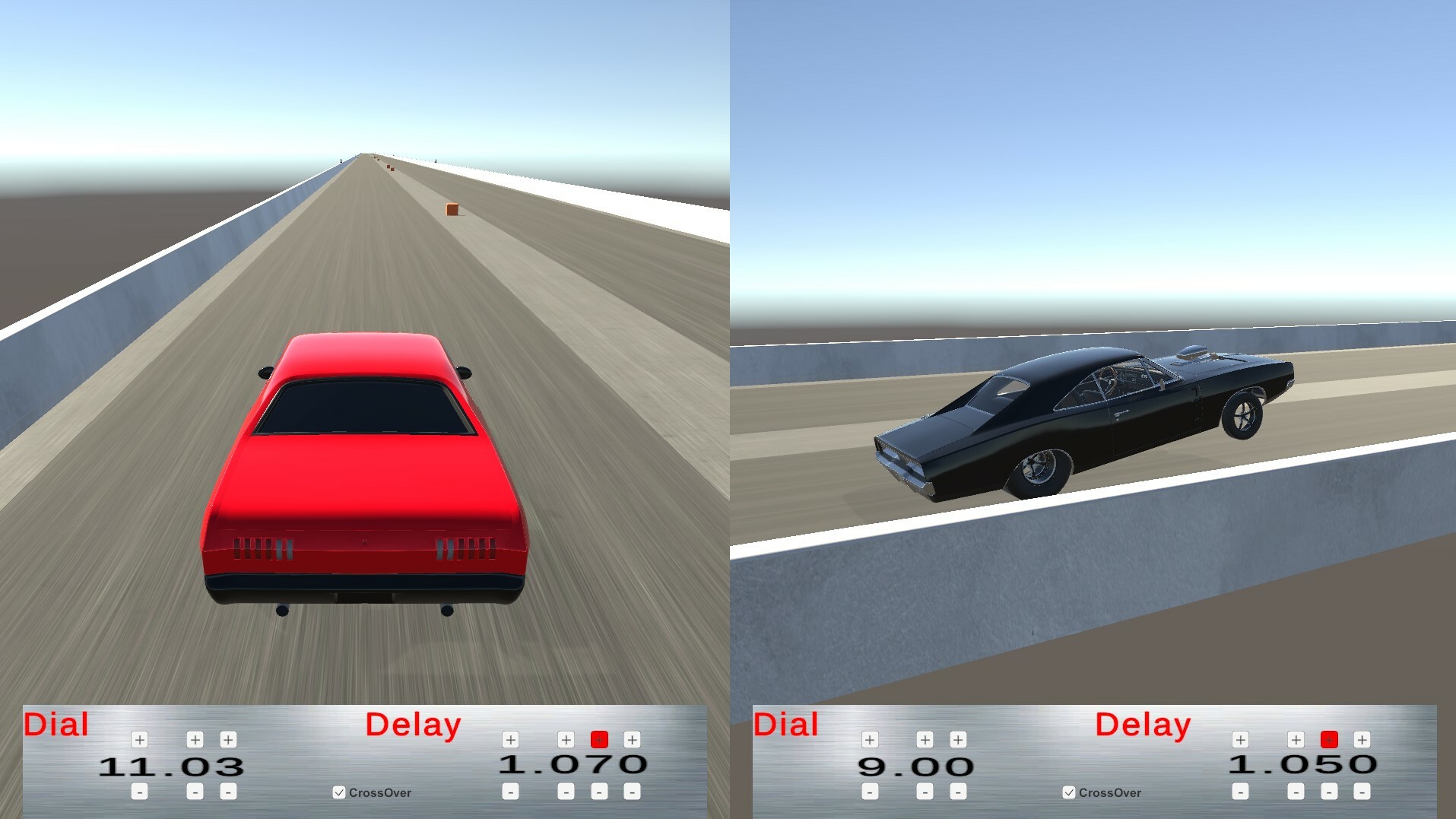Click the leftmost + above the 1.050 Delay
1456x819 pixels.
coord(1239,738)
